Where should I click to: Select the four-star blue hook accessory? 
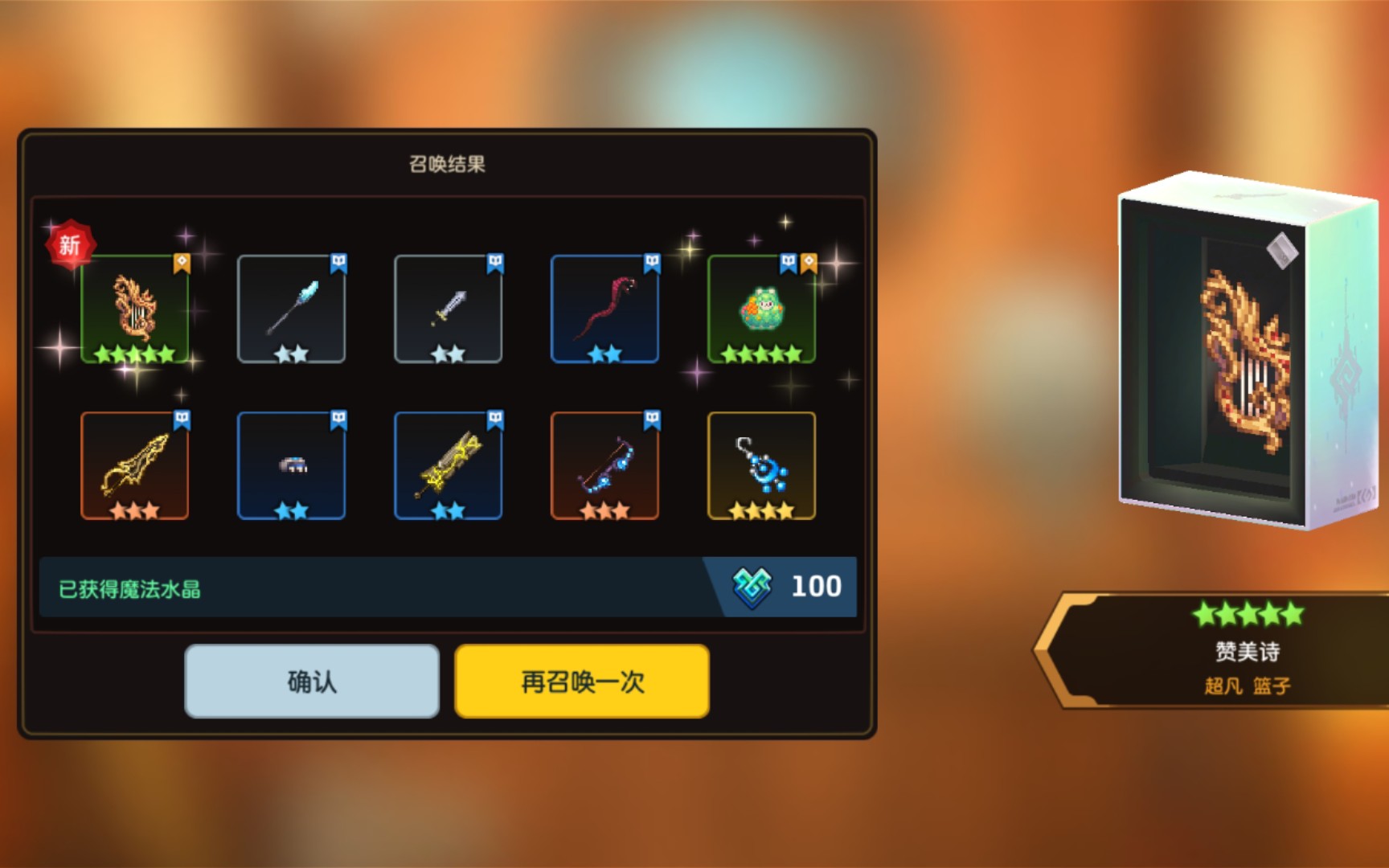click(x=761, y=465)
